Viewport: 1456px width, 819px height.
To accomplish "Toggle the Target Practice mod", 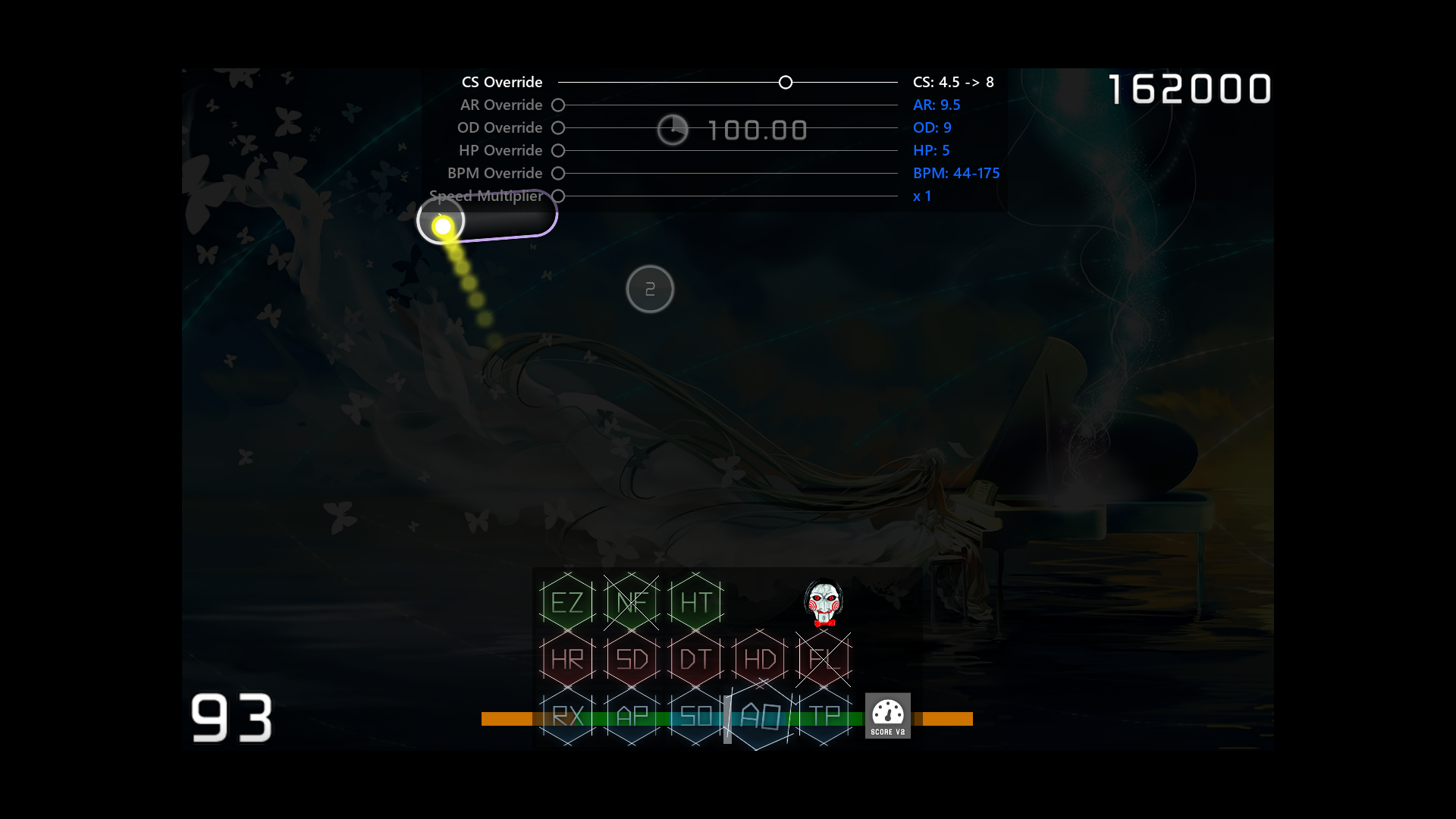I will point(824,716).
